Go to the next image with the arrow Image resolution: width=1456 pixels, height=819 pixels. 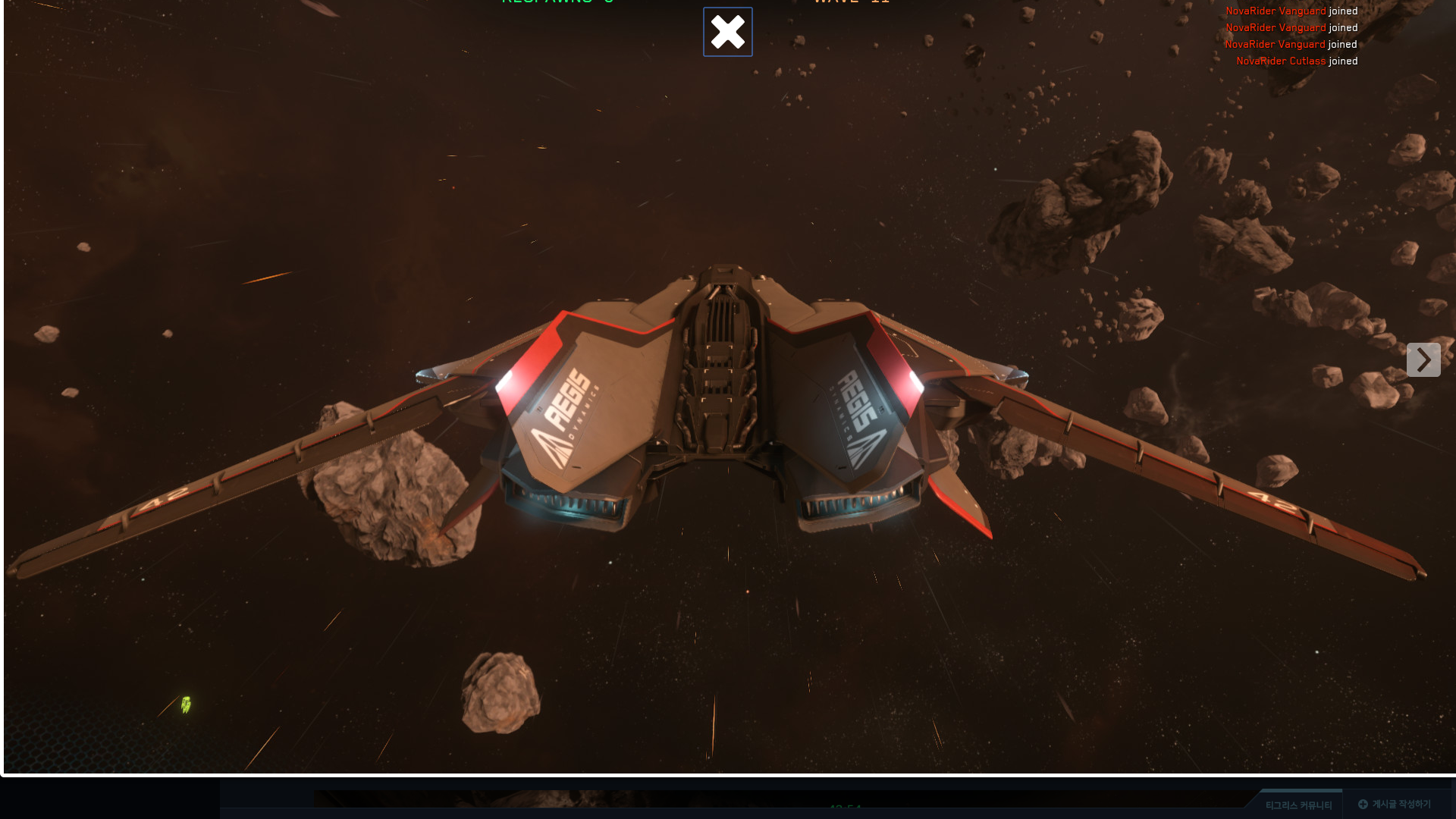pyautogui.click(x=1423, y=359)
